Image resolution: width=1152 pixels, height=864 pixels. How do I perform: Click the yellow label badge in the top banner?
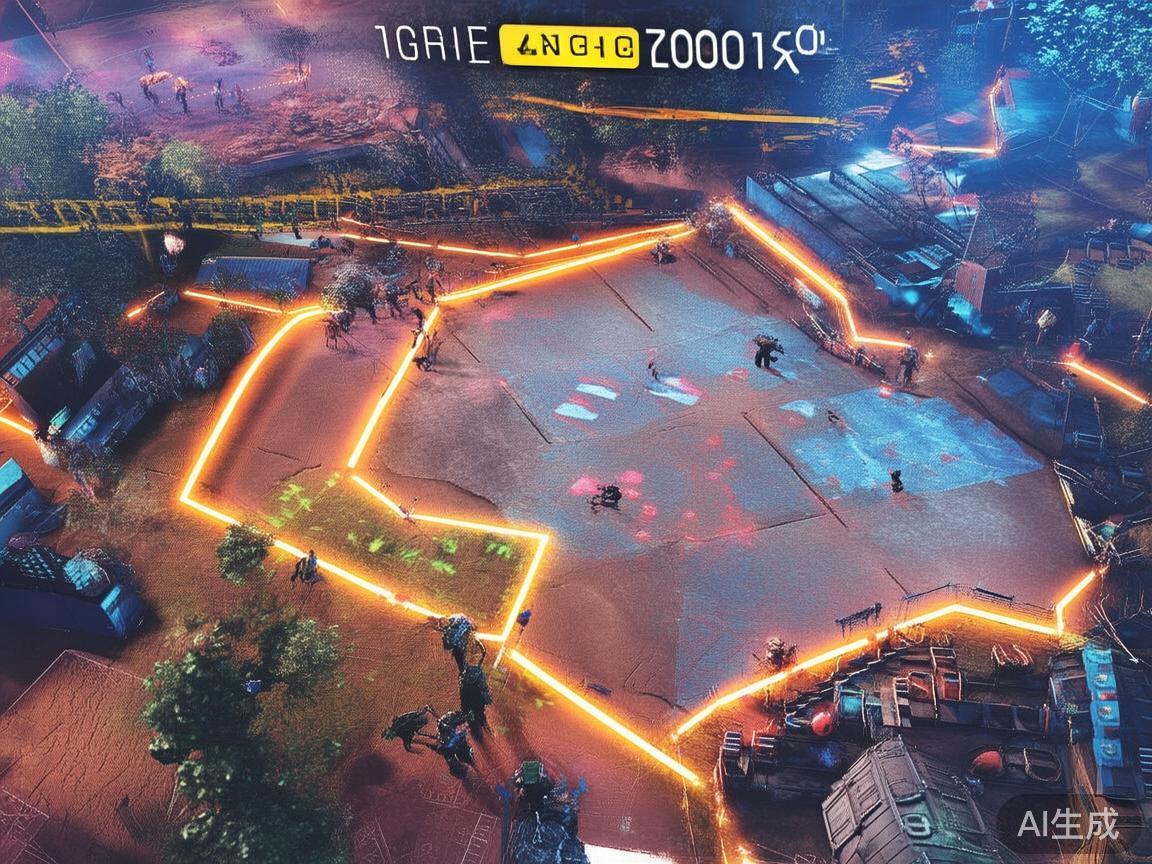pos(568,46)
